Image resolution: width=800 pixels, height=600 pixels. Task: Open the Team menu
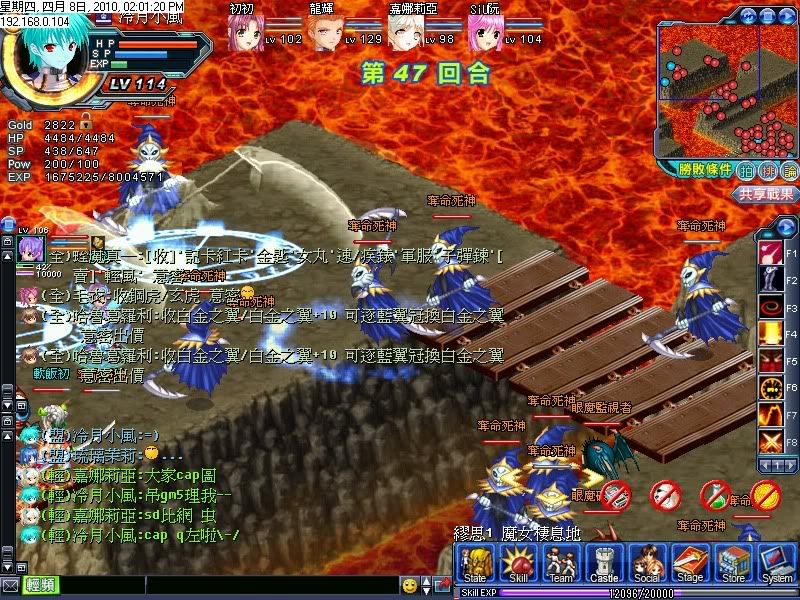(561, 565)
